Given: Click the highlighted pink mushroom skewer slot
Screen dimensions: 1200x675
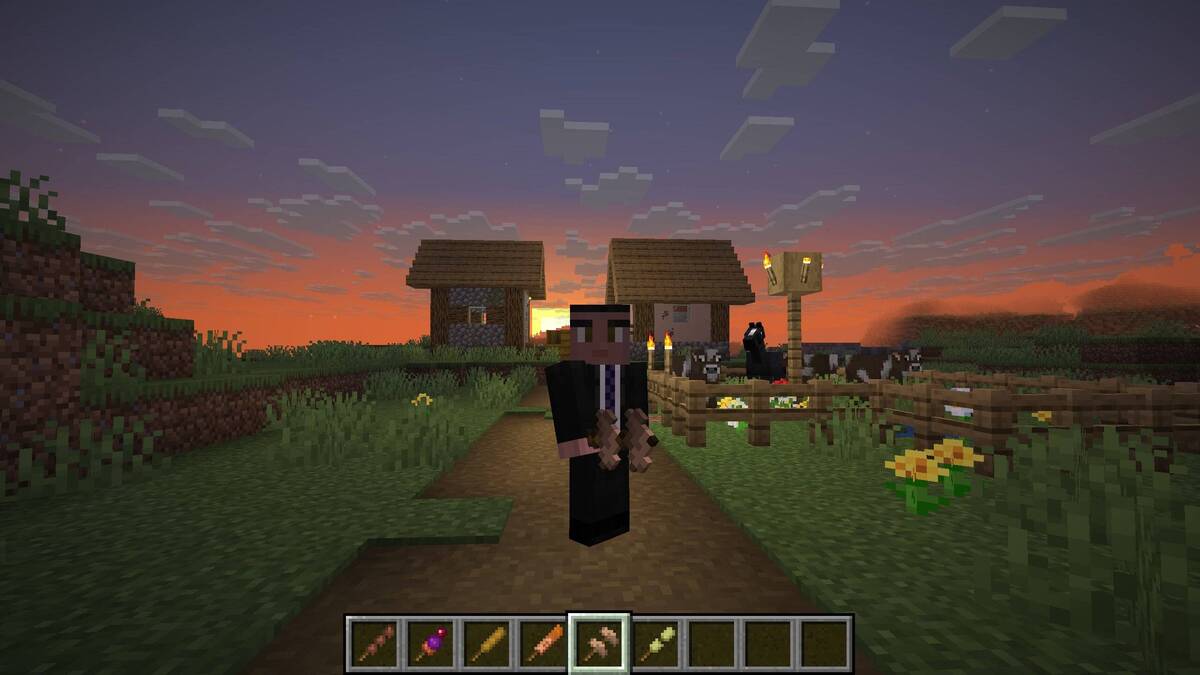Looking at the screenshot, I should (599, 642).
